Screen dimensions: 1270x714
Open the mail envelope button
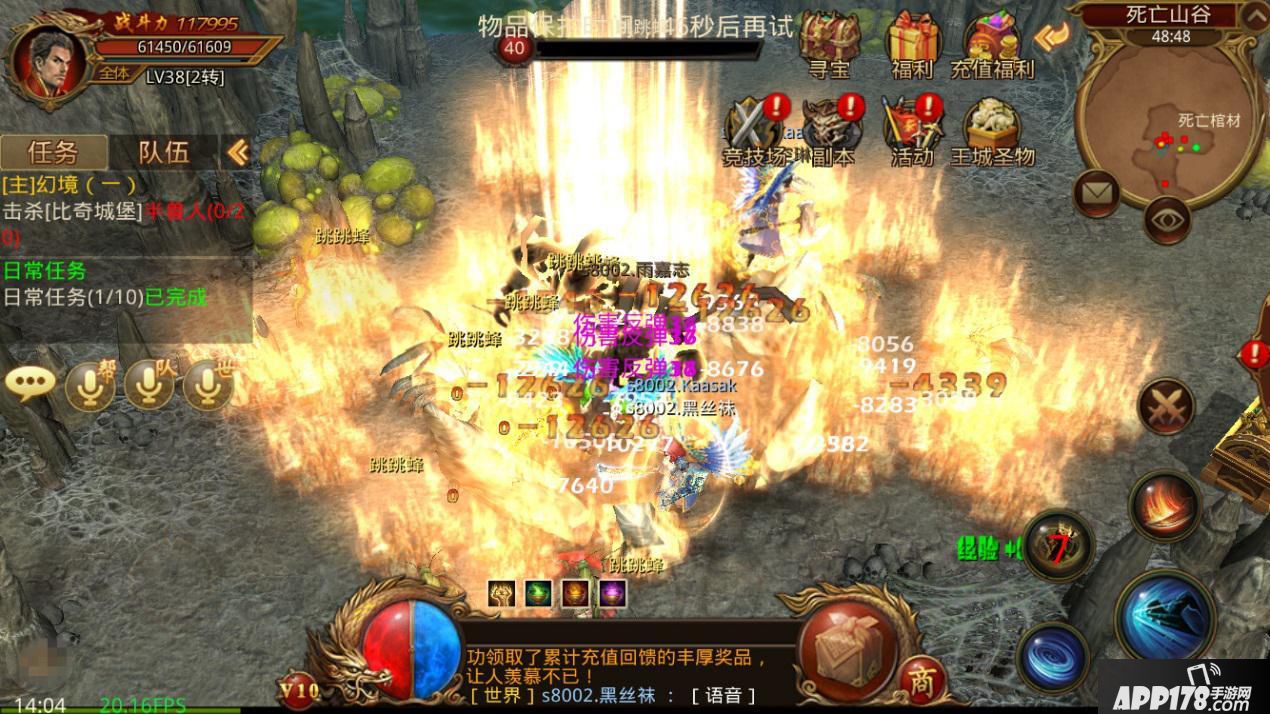[1097, 194]
